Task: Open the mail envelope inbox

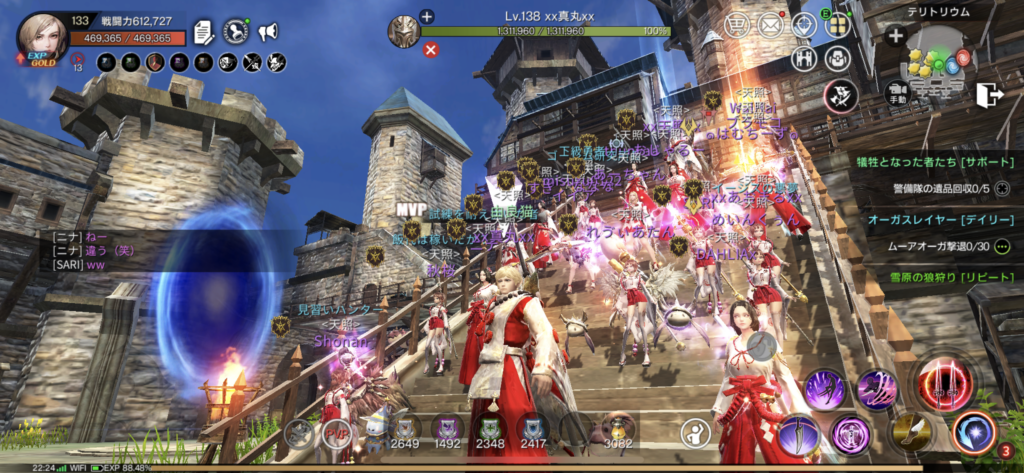Action: (770, 25)
